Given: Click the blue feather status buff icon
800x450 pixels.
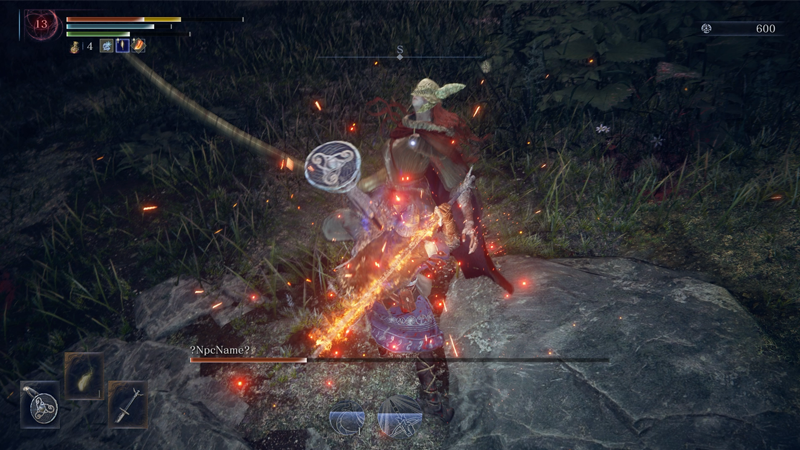Looking at the screenshot, I should (x=122, y=45).
